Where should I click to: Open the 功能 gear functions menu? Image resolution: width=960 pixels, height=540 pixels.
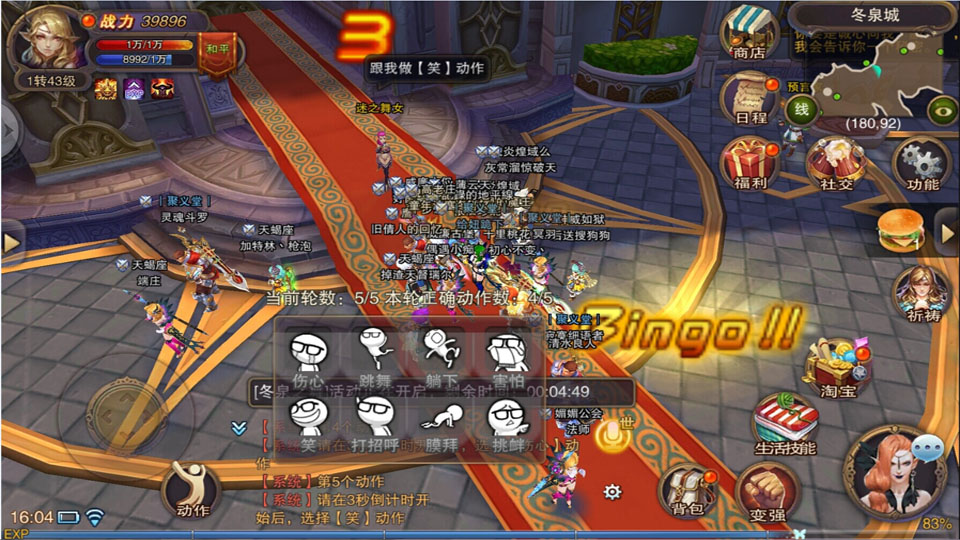[922, 164]
